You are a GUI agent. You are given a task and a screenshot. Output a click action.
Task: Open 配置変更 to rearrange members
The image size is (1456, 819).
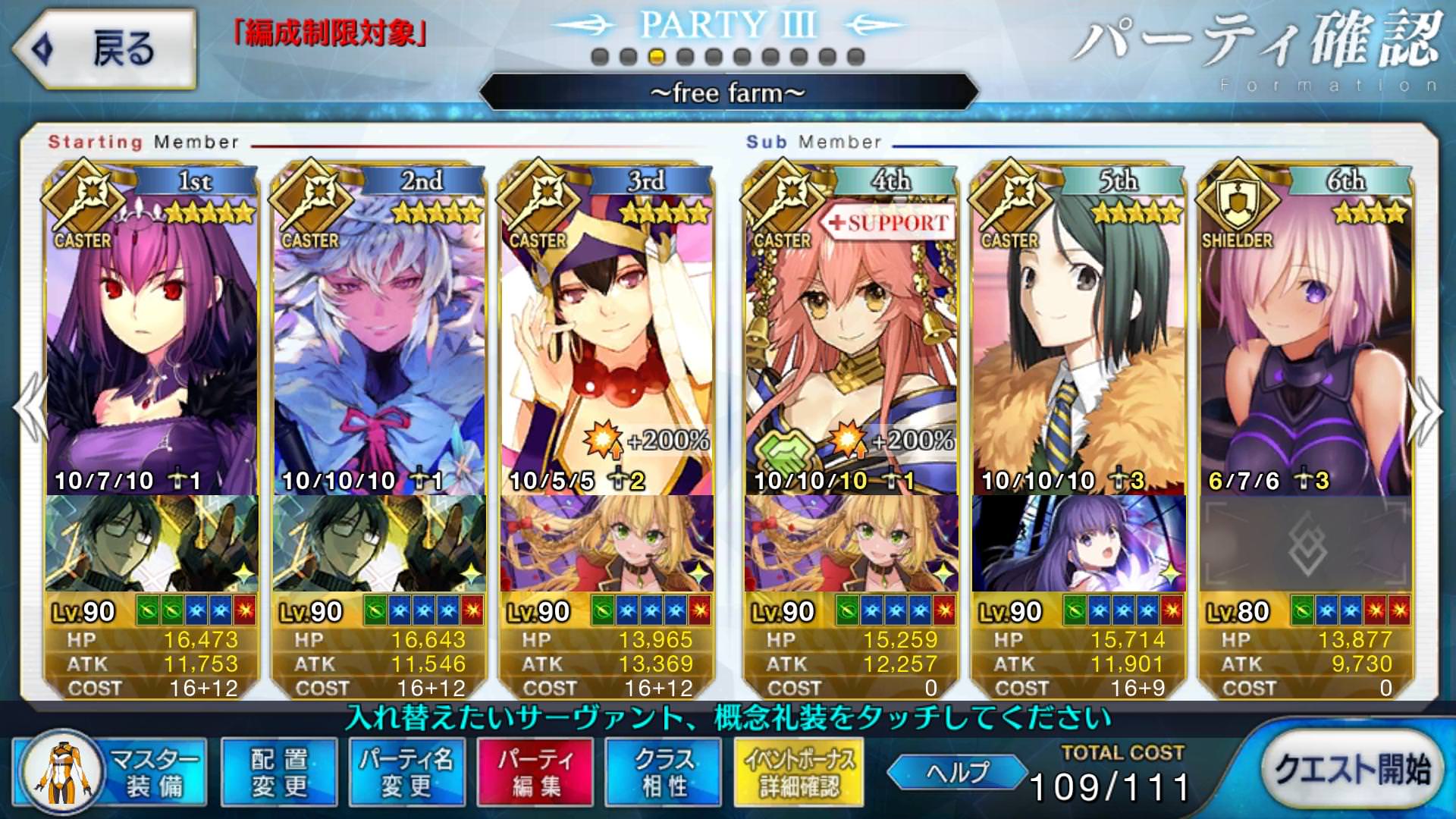pos(279,772)
